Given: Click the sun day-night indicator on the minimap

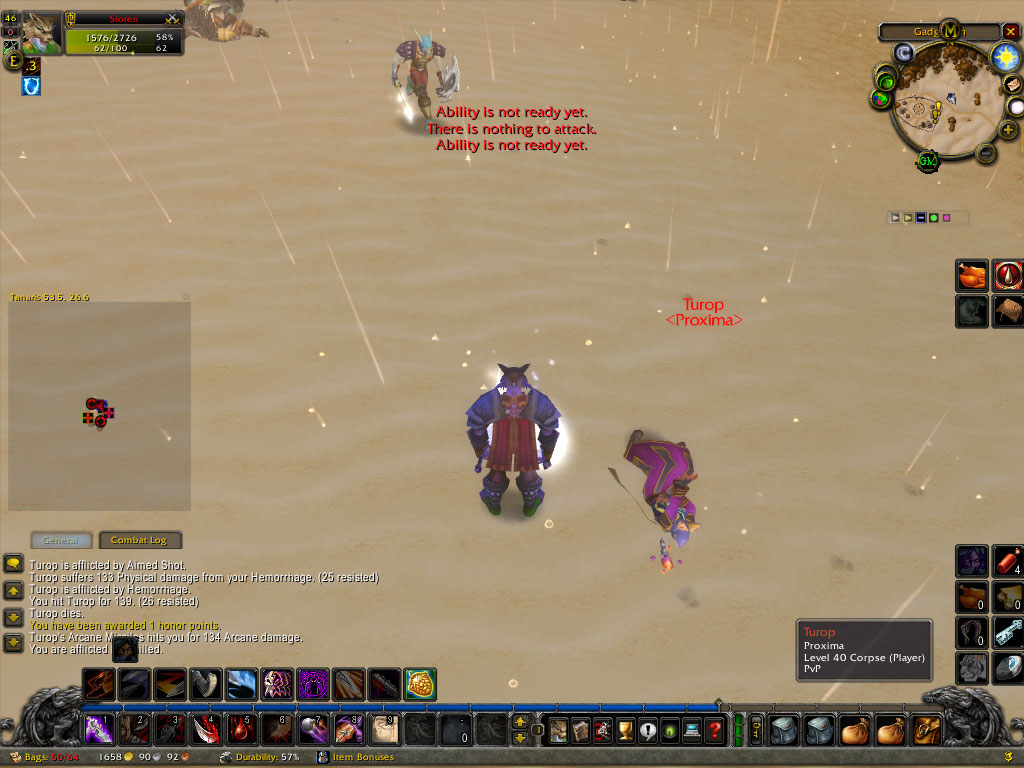Looking at the screenshot, I should coord(1004,57).
